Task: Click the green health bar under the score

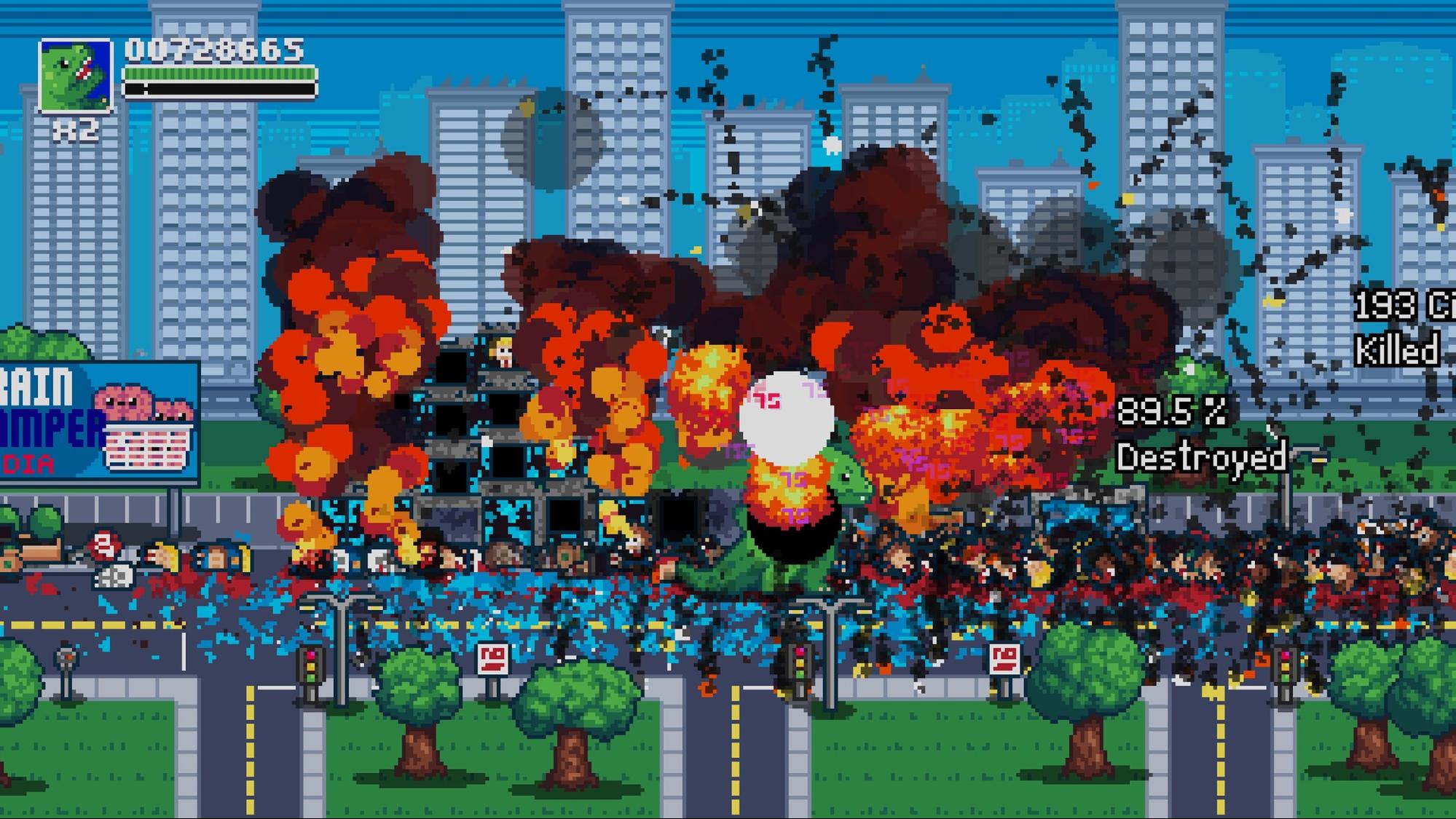Action: tap(219, 75)
